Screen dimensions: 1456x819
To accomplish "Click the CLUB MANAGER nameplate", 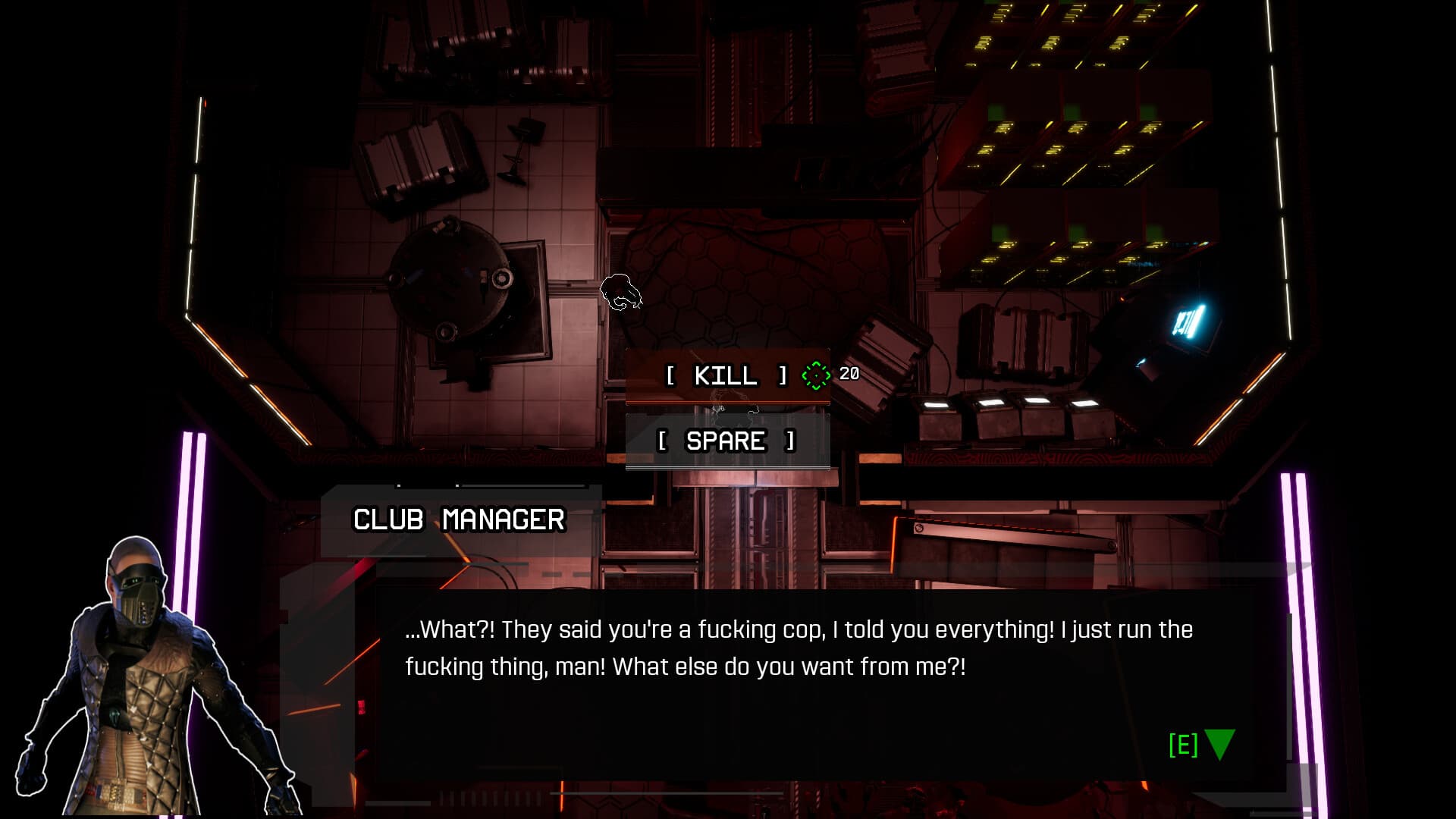I will [459, 519].
